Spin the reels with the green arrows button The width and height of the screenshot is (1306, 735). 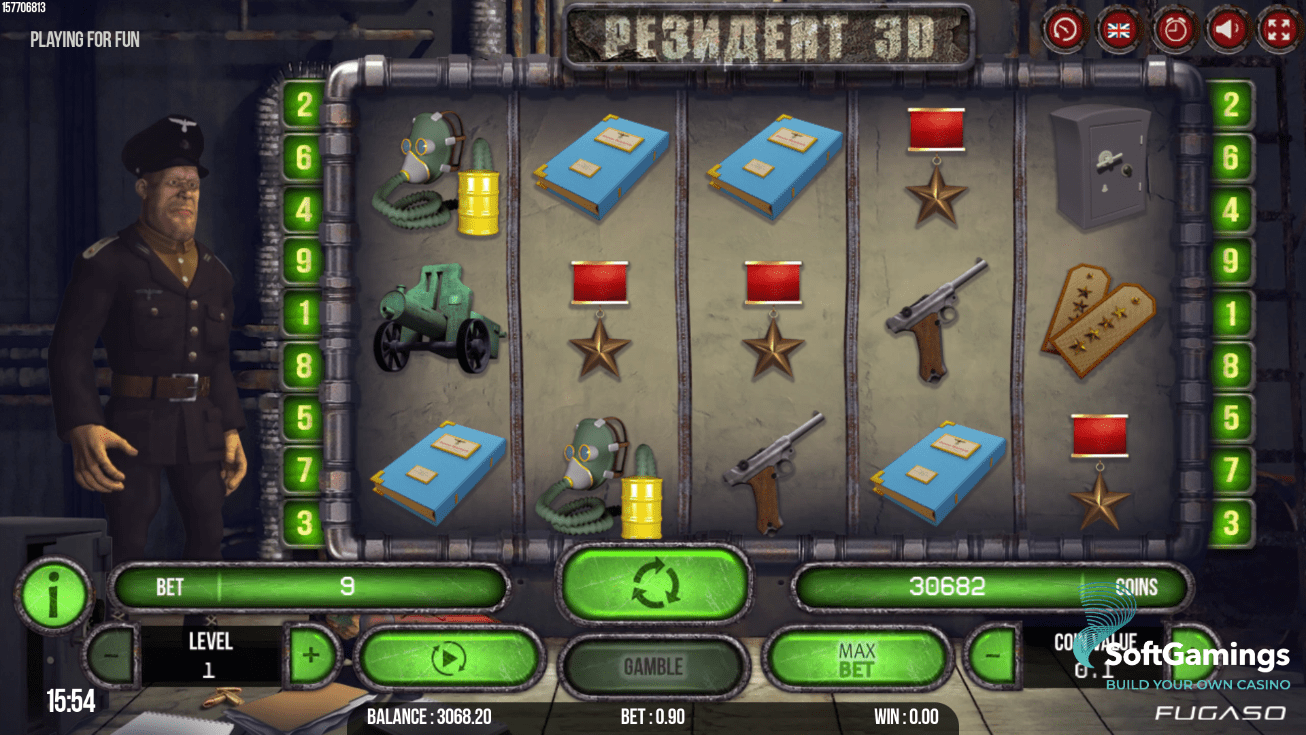click(655, 585)
